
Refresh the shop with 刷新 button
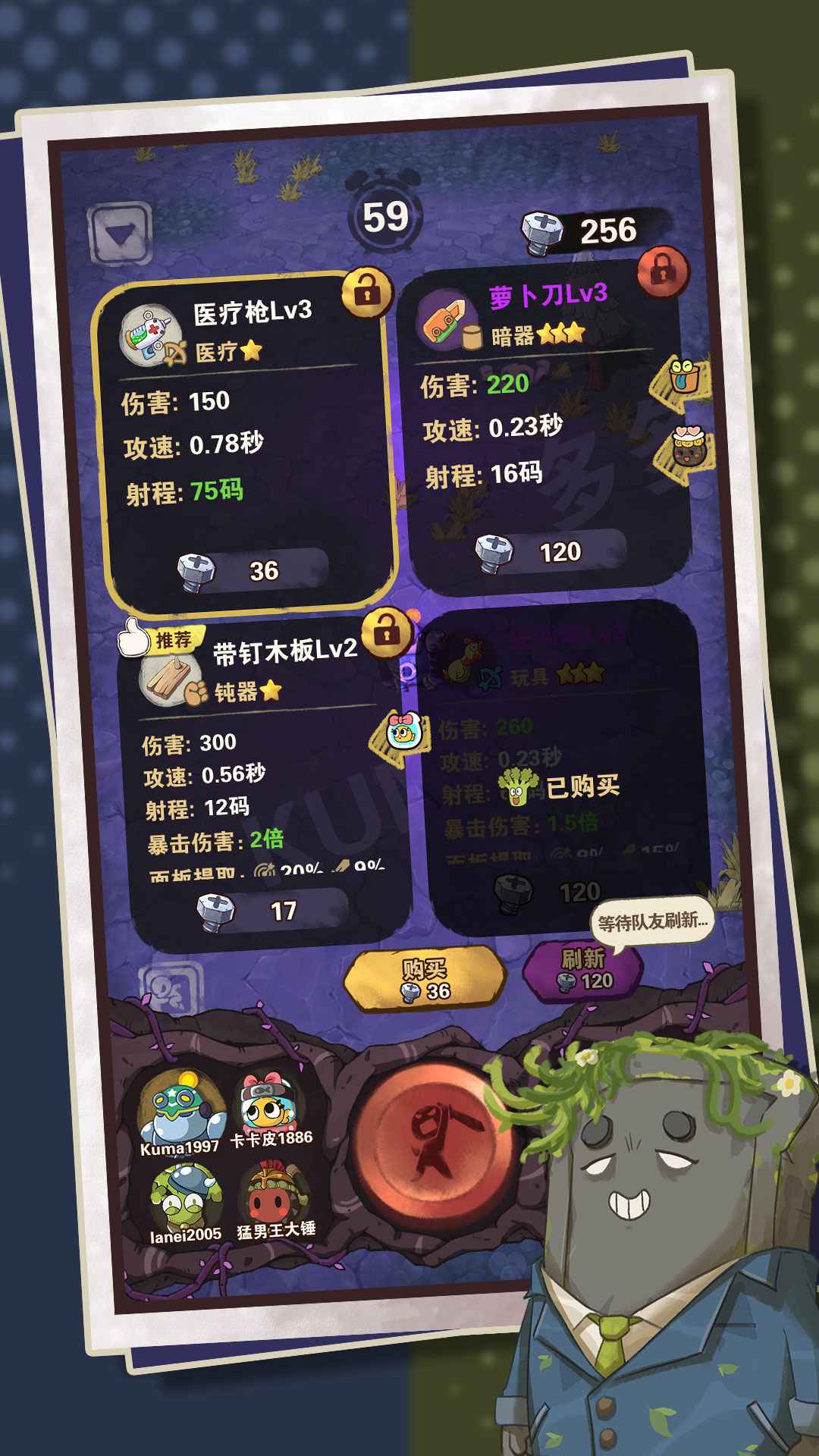(x=582, y=968)
